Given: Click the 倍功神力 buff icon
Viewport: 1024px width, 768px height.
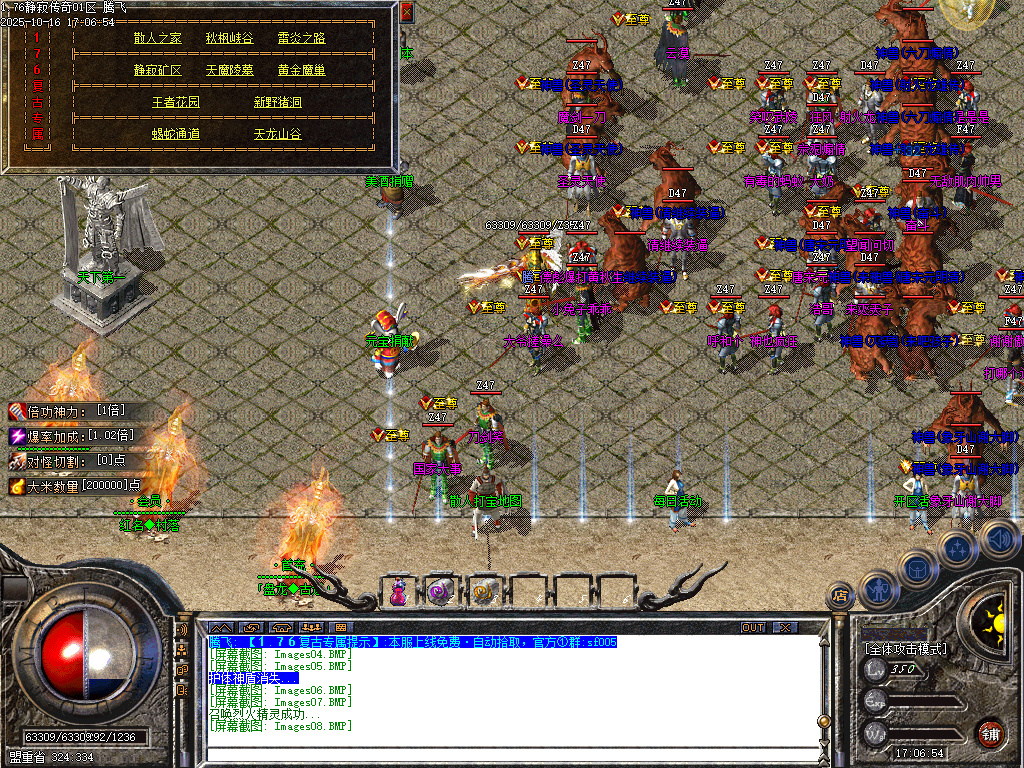Looking at the screenshot, I should 17,411.
